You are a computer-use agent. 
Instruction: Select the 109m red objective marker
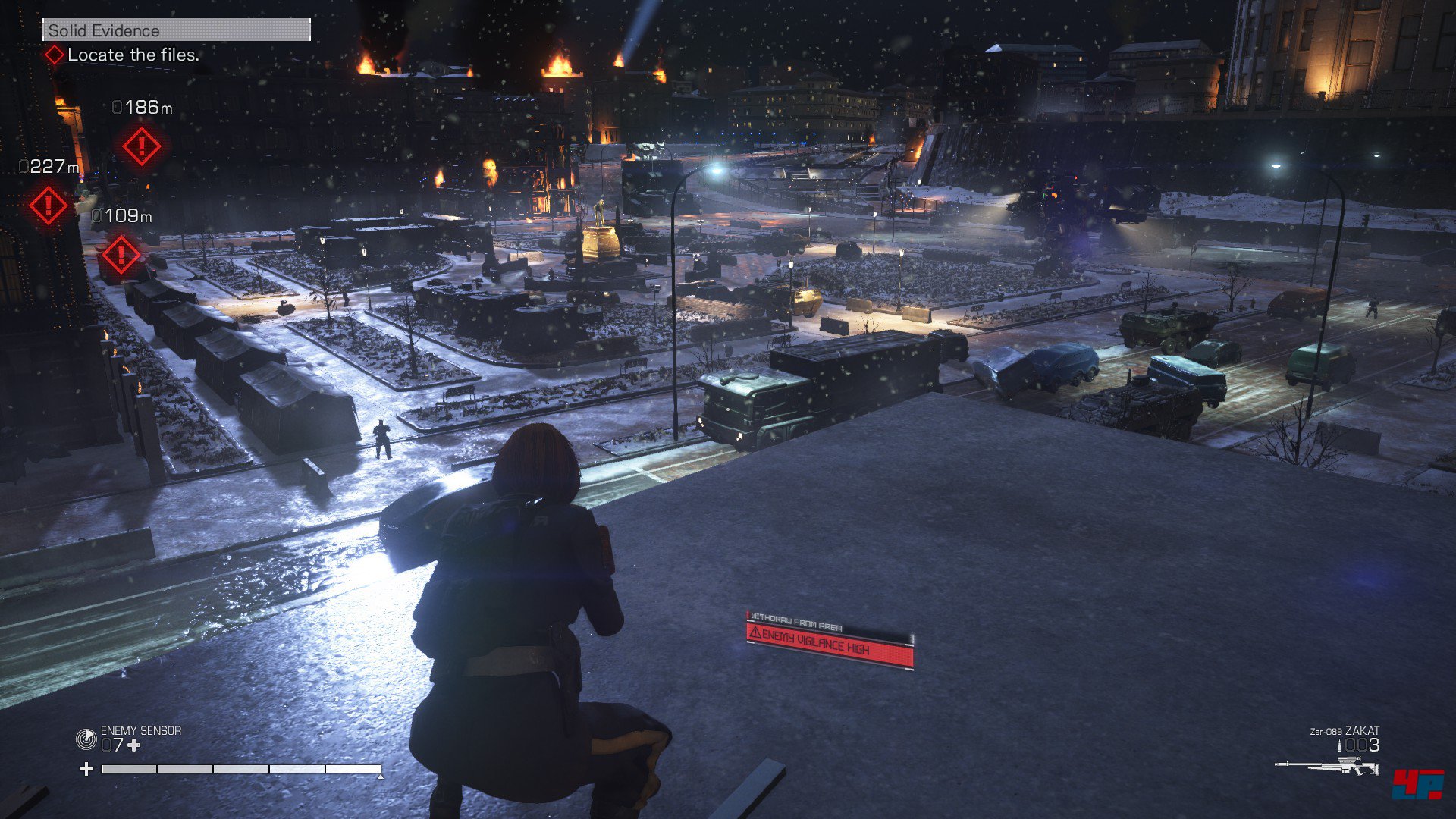(x=121, y=256)
